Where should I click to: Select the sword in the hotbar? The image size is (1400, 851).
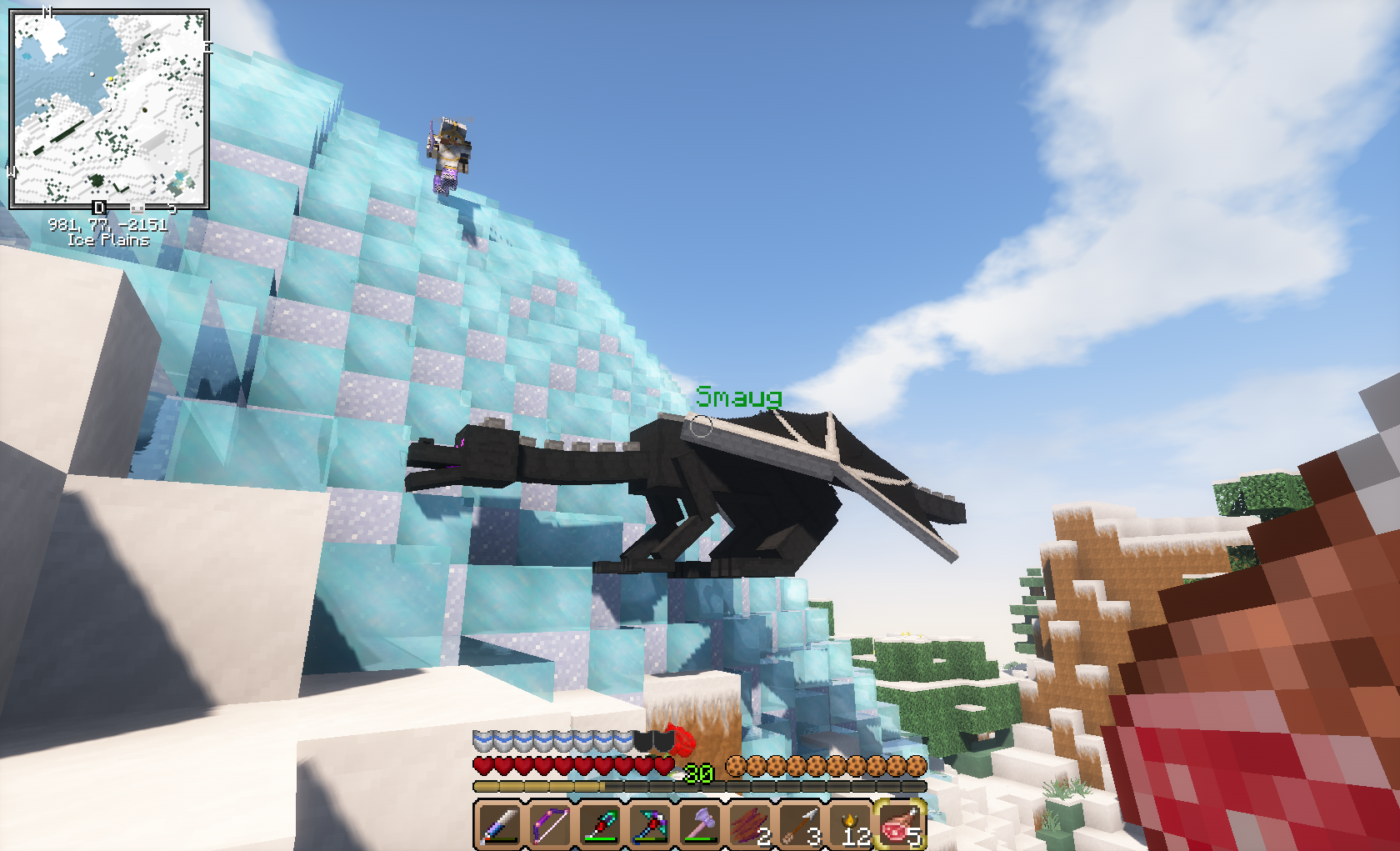[x=499, y=824]
